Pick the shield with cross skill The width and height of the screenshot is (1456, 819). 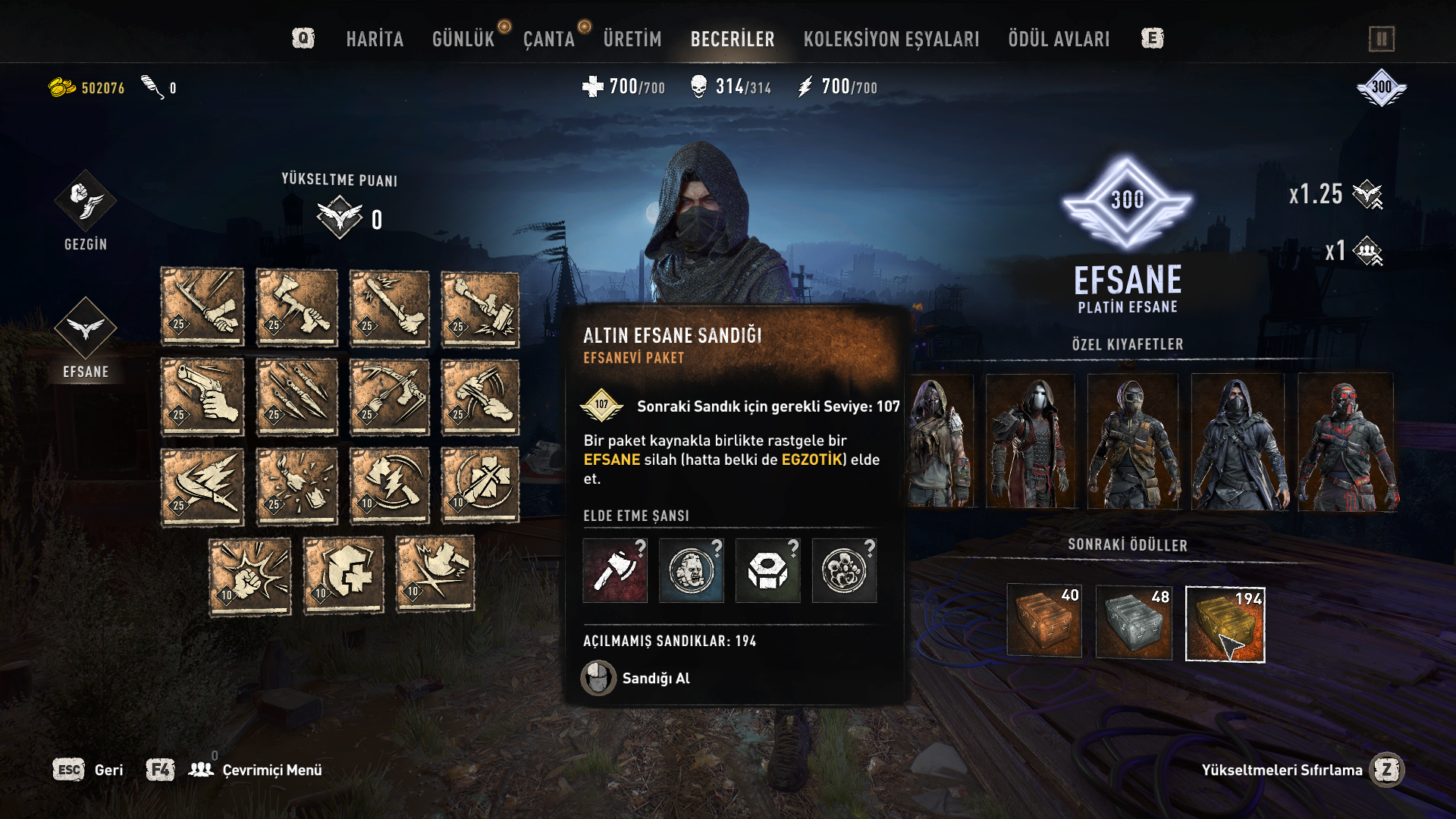click(x=344, y=574)
